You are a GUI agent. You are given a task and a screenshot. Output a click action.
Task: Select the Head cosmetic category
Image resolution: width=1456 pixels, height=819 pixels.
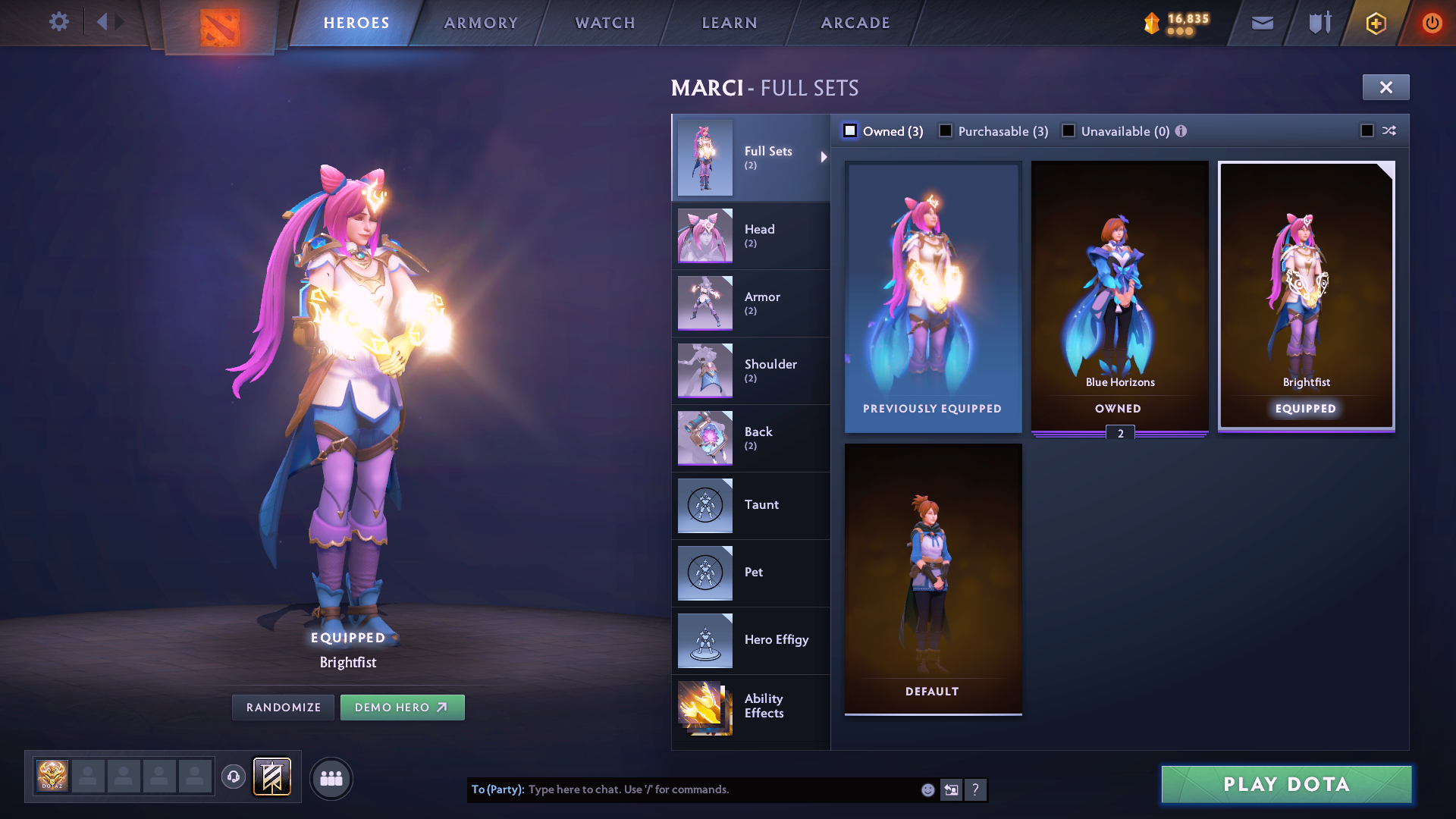[751, 235]
